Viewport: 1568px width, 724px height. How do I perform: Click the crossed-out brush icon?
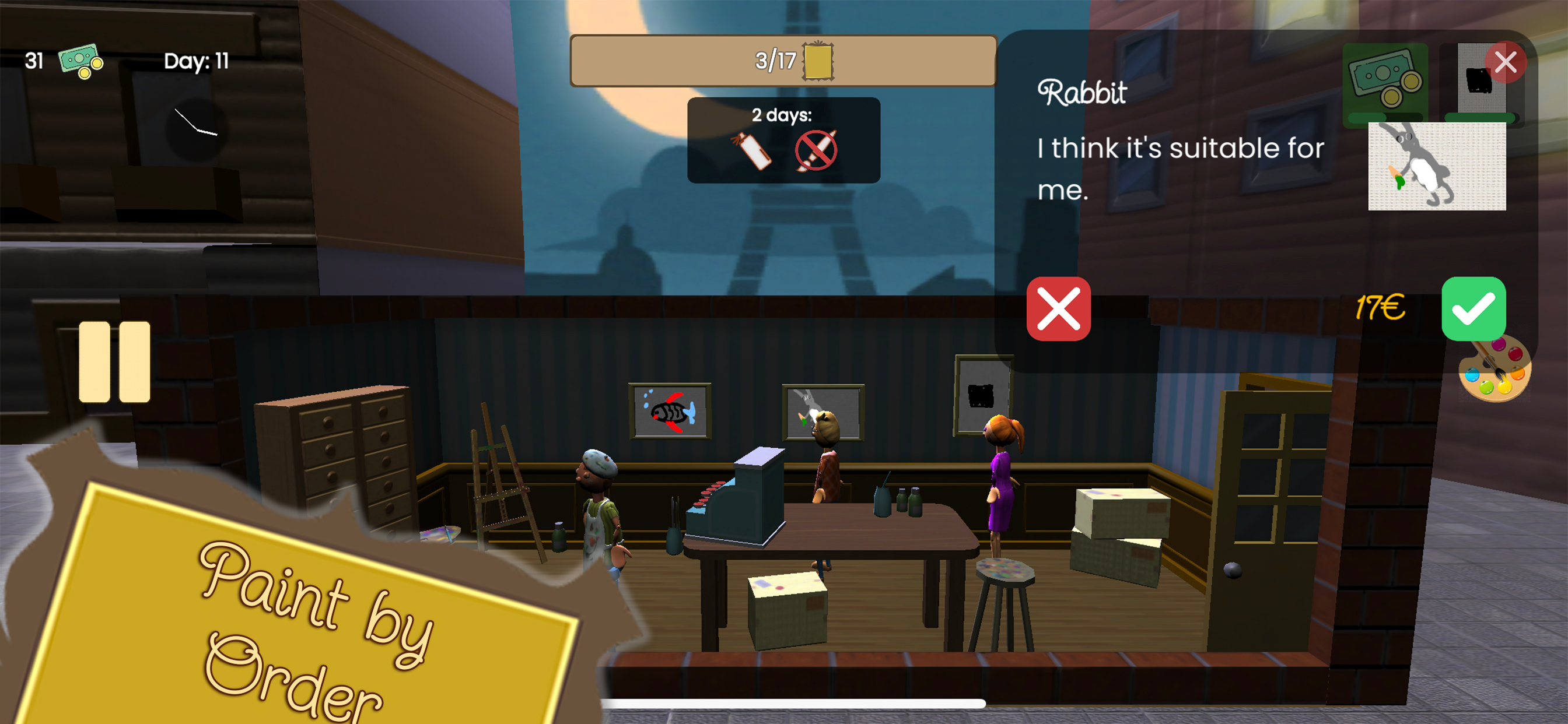815,151
